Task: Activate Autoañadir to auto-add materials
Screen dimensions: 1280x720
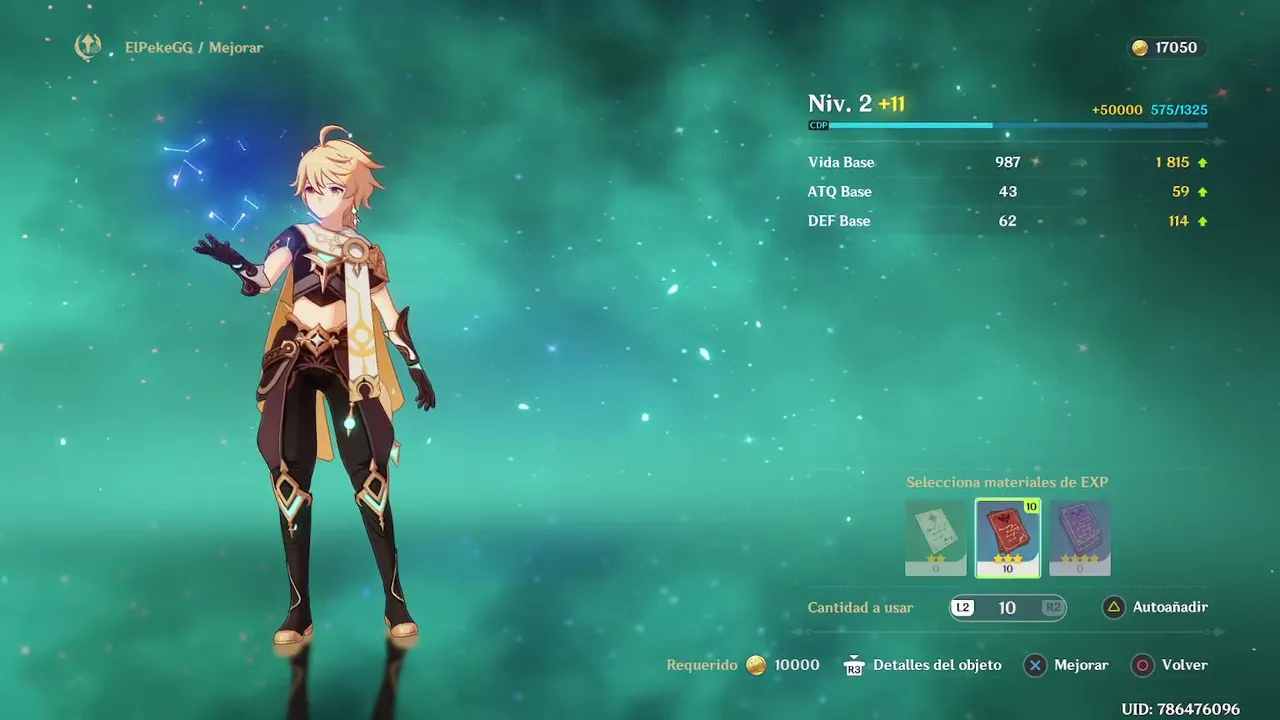Action: [1156, 607]
